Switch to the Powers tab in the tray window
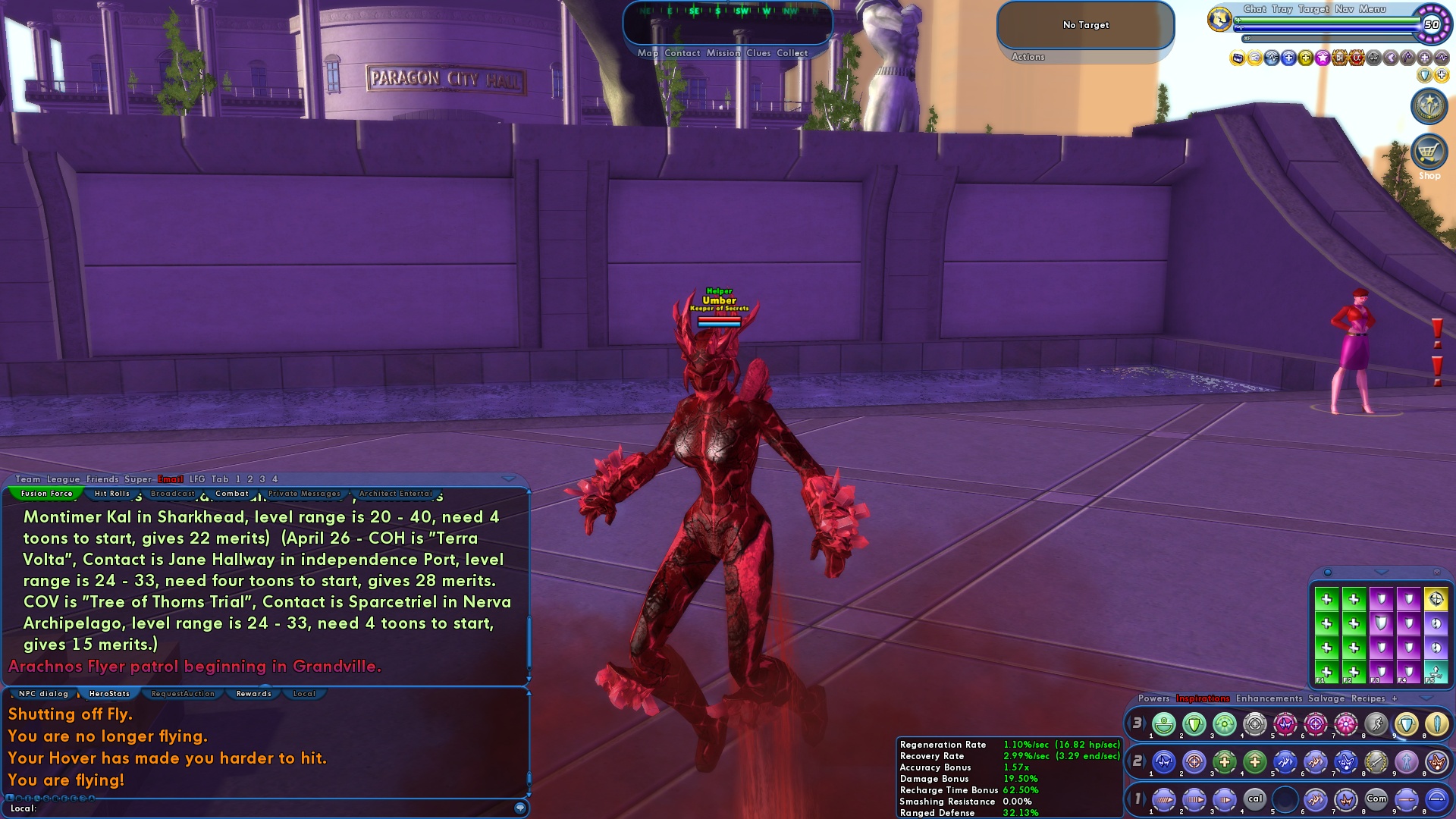This screenshot has width=1456, height=819. [1153, 697]
